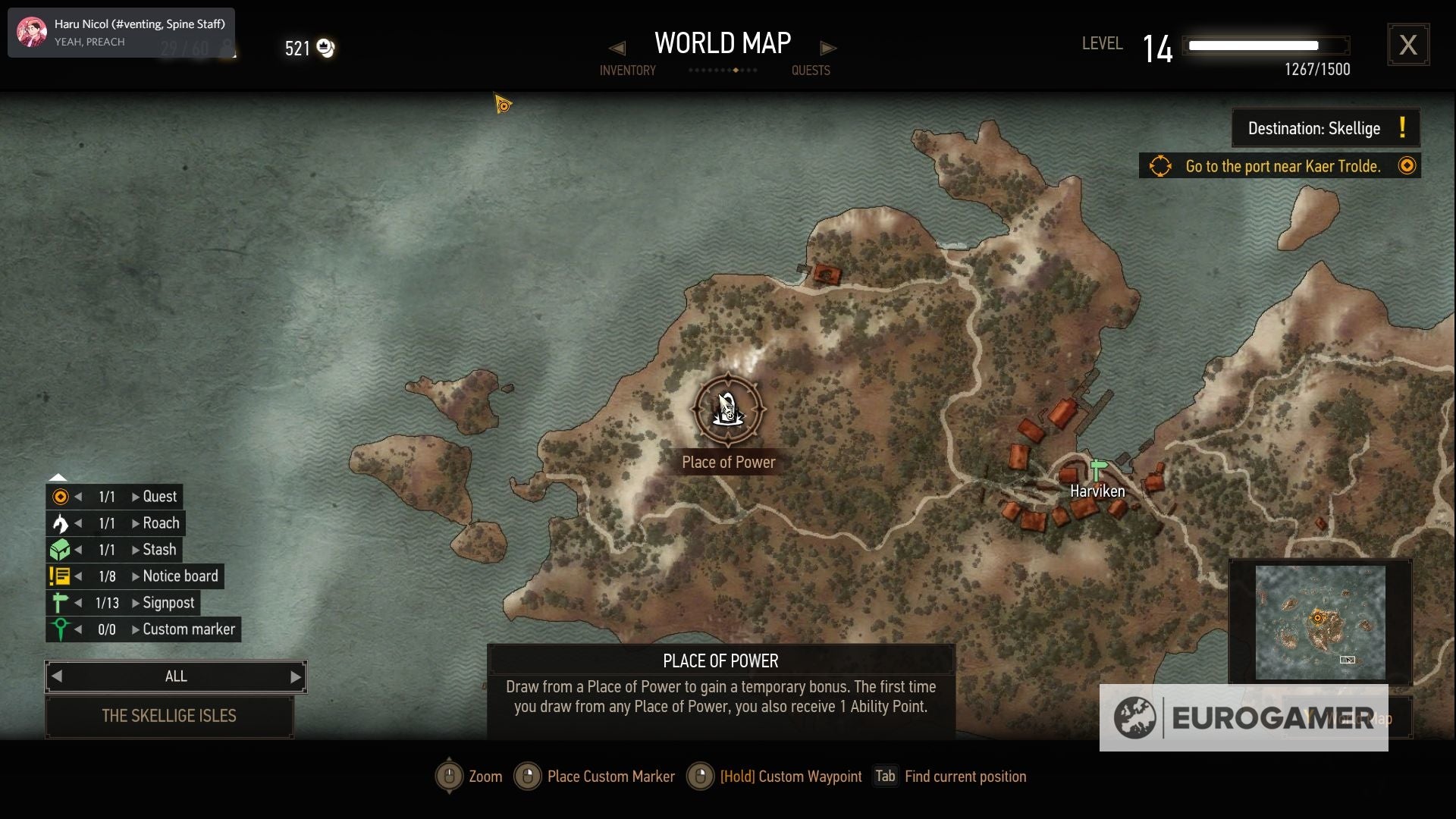Open next page of the ALL filter
Screen dimensions: 1456x819
pyautogui.click(x=295, y=676)
